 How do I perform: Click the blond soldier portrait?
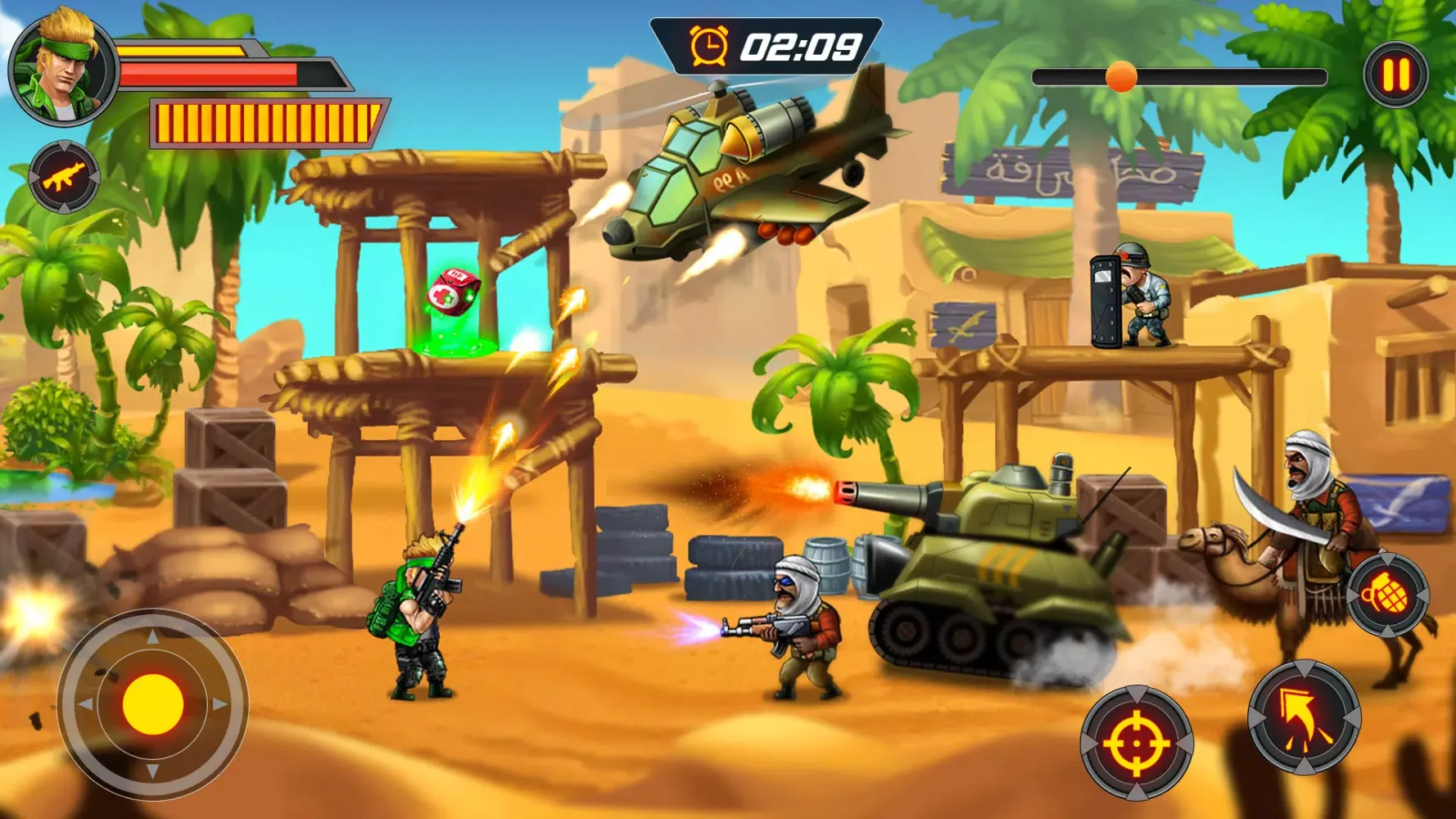[x=62, y=68]
